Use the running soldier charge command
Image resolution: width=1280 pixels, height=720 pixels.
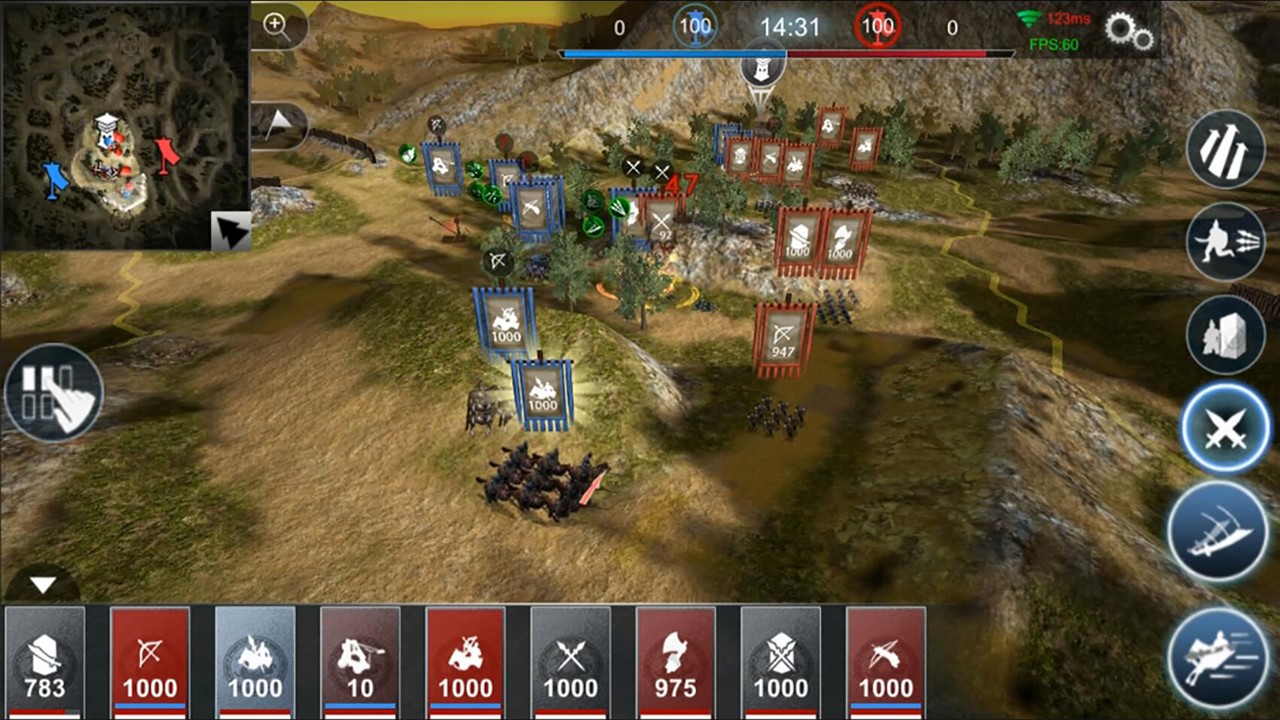pyautogui.click(x=1227, y=243)
